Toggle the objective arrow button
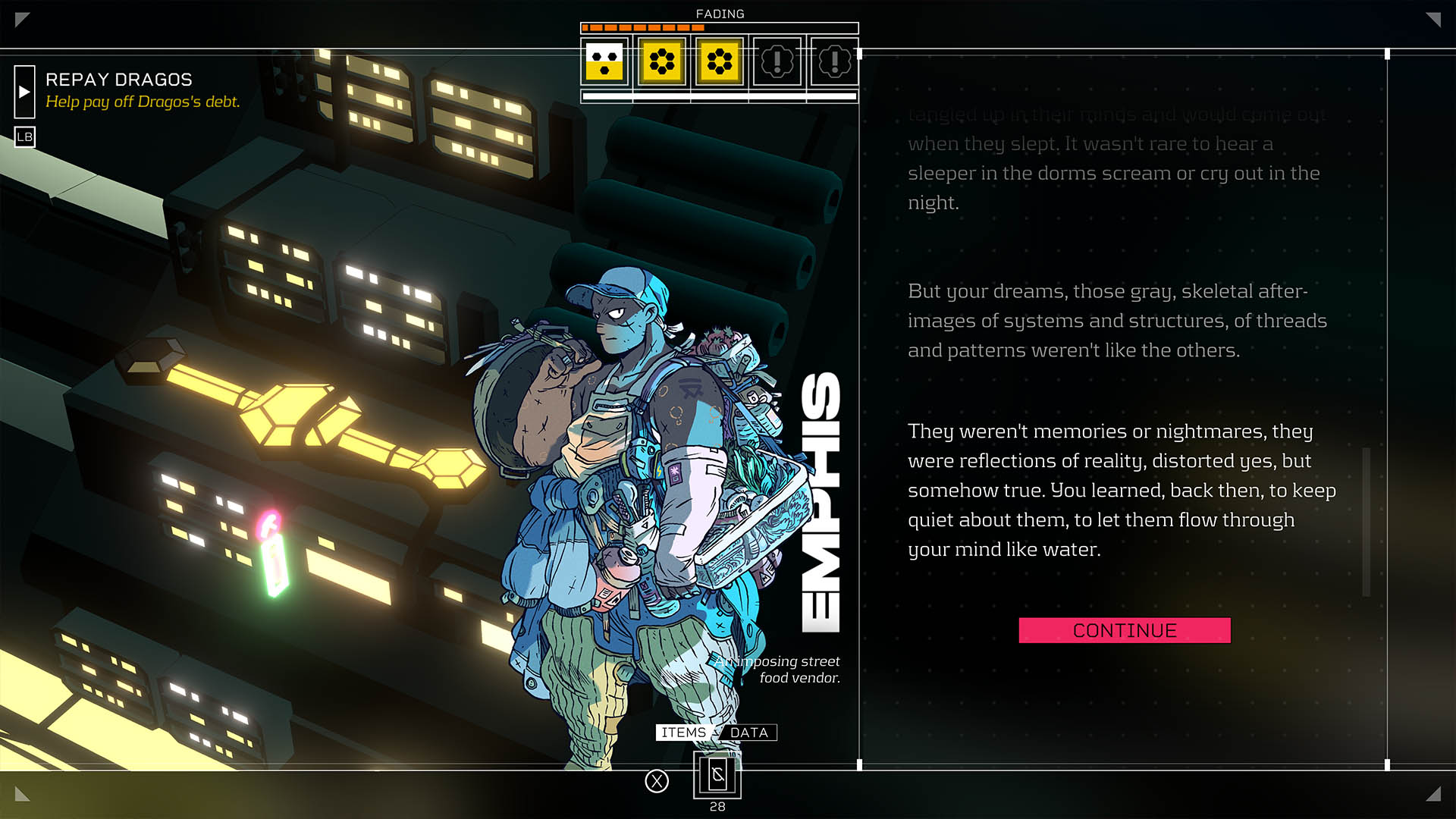The width and height of the screenshot is (1456, 819). click(x=24, y=92)
